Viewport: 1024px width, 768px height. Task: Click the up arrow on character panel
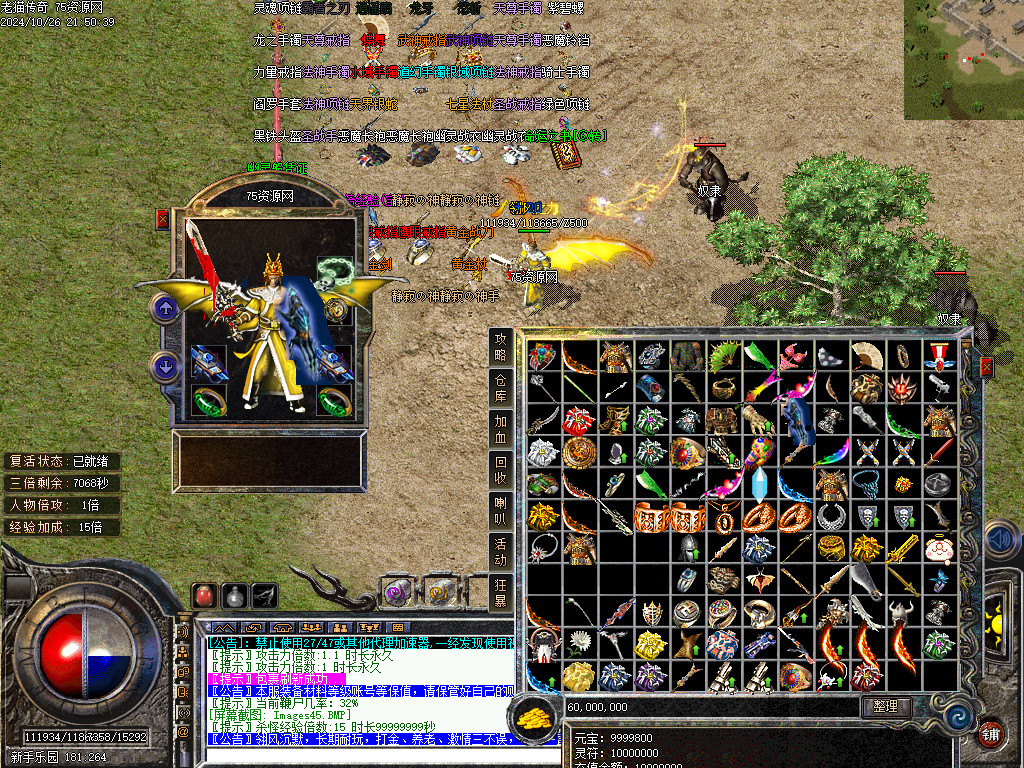click(x=165, y=308)
